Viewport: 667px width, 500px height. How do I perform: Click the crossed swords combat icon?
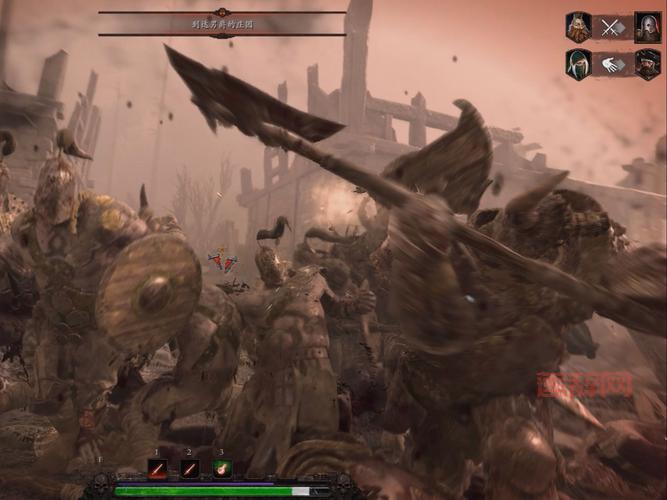[x=612, y=27]
